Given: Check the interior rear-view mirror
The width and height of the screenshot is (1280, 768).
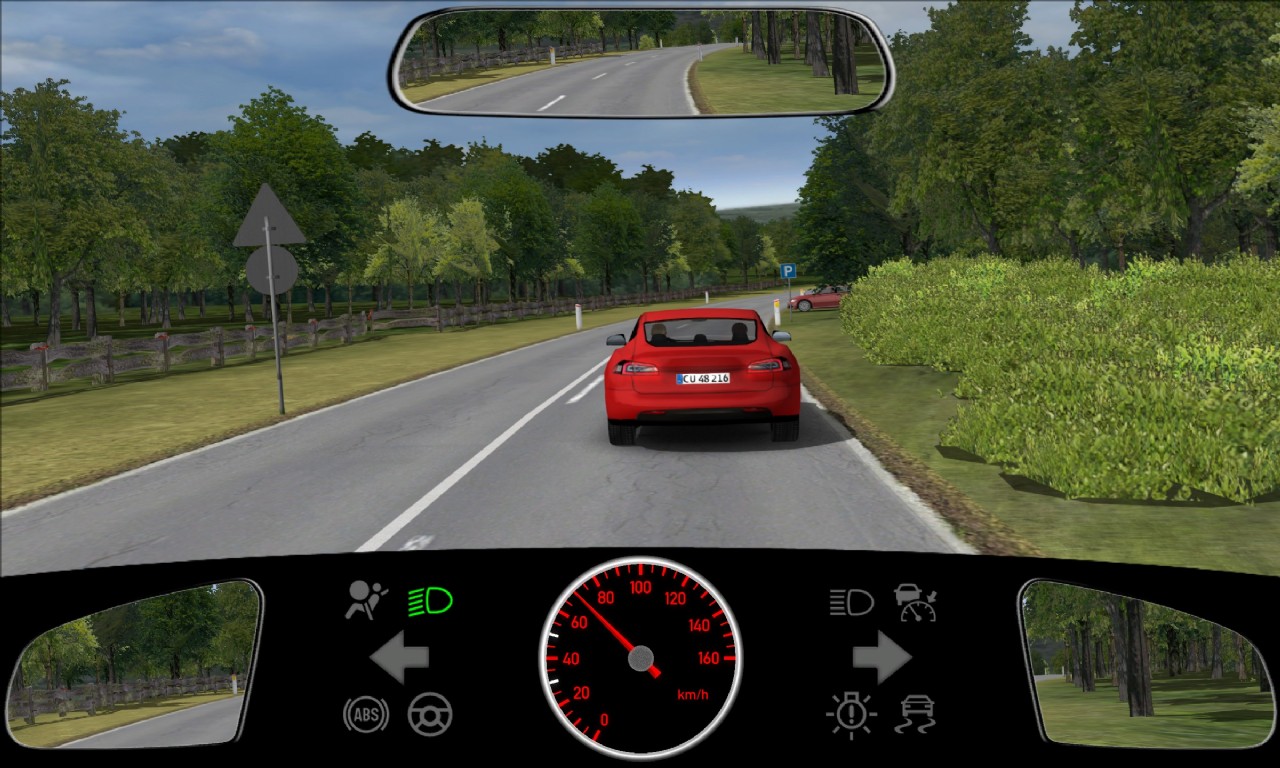Looking at the screenshot, I should click(641, 62).
